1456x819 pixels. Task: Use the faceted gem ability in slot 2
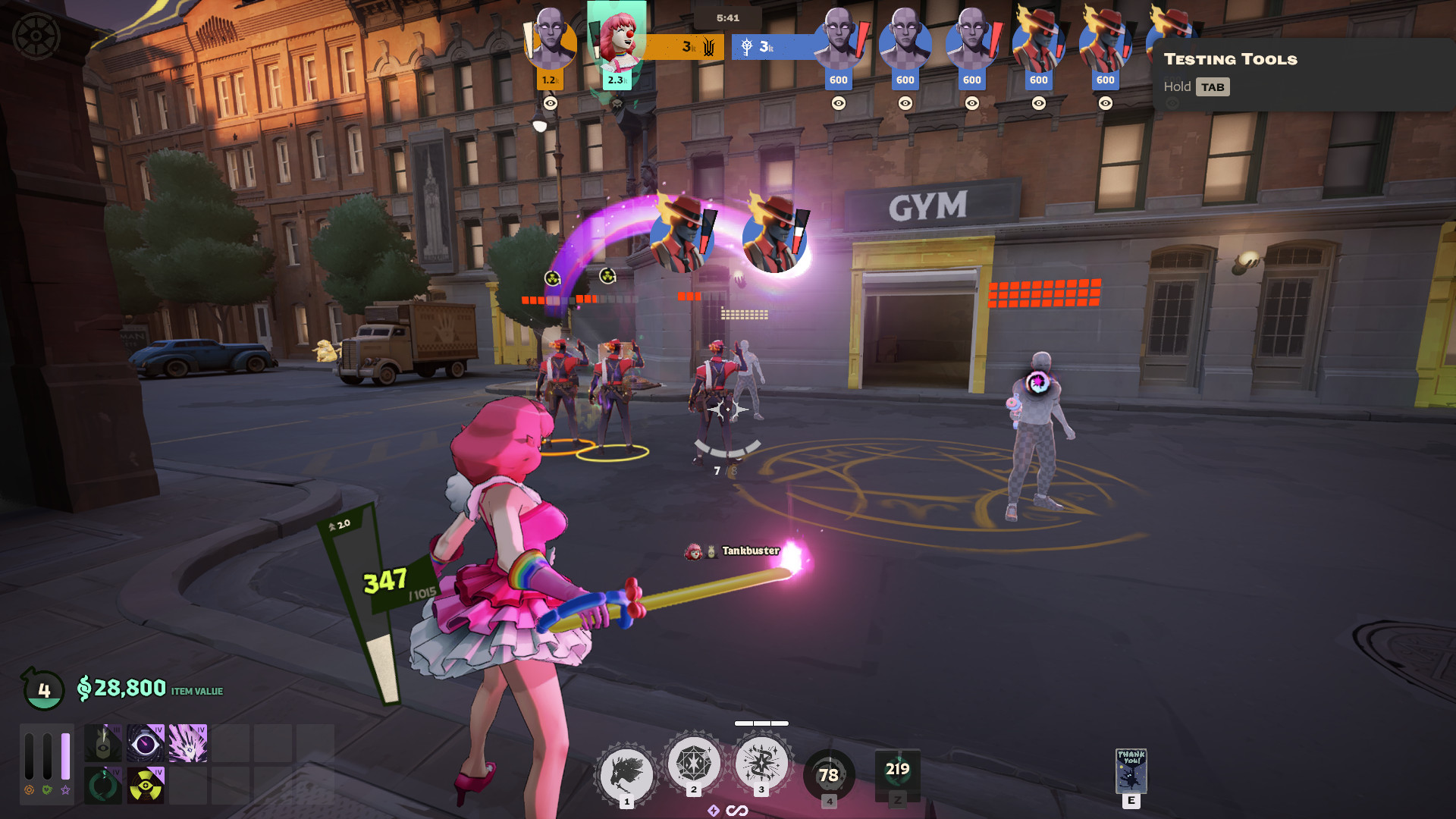(693, 764)
